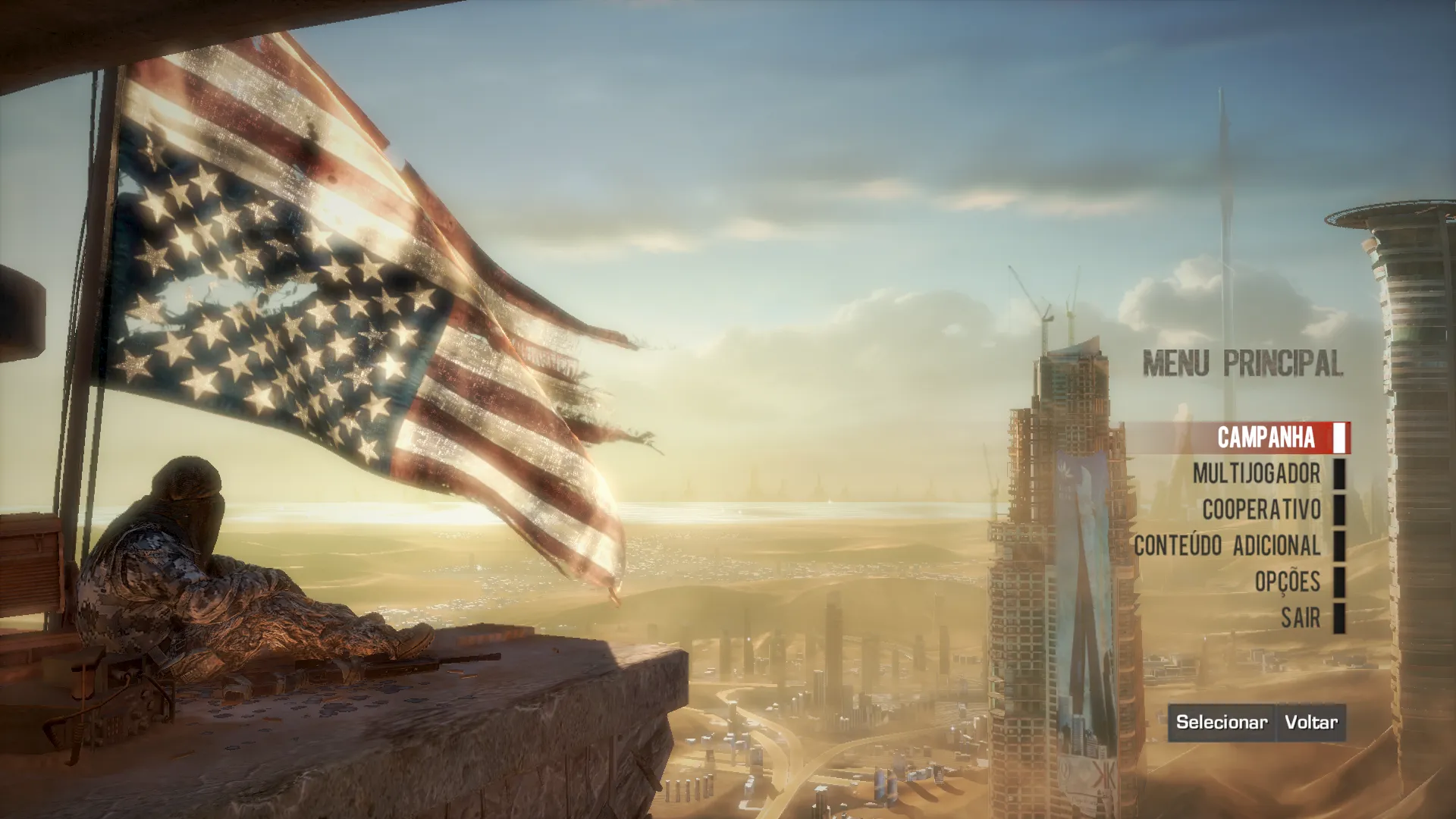Click the Voltar button

point(1310,722)
